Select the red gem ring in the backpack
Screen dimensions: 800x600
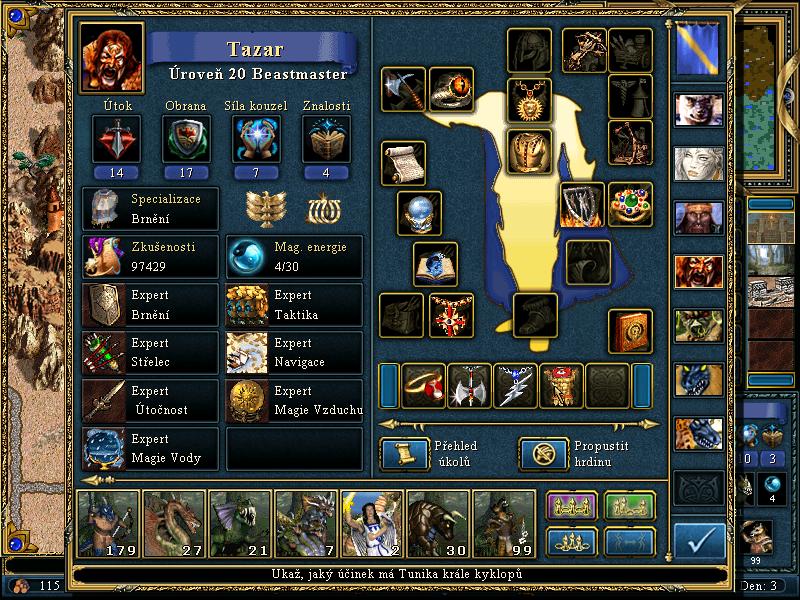[423, 386]
